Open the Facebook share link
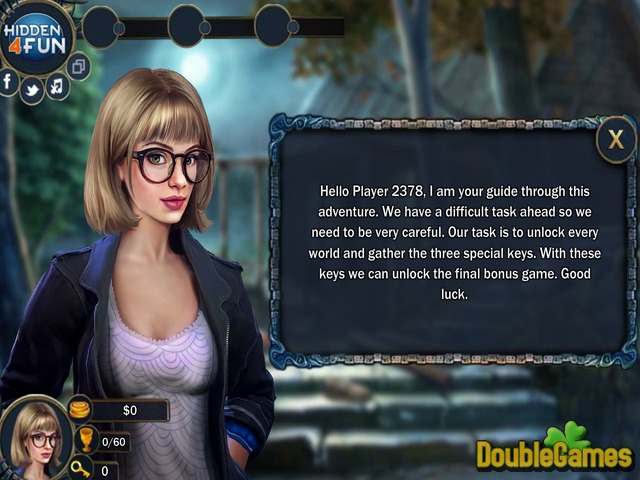This screenshot has height=480, width=640. (9, 82)
